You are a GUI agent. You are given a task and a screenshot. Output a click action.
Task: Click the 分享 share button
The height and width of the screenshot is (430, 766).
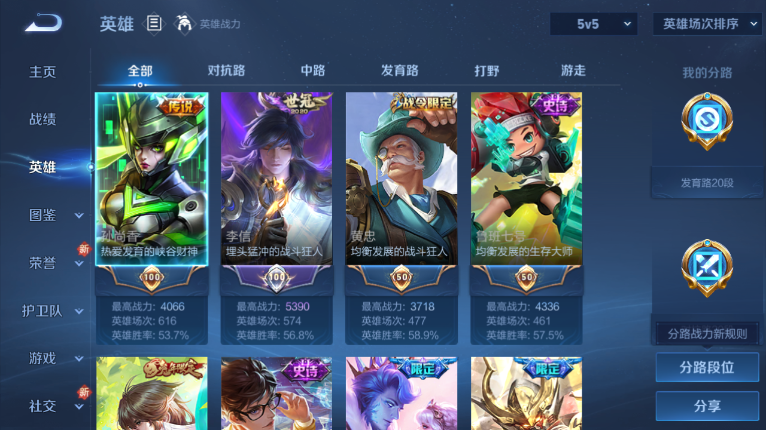click(x=707, y=406)
